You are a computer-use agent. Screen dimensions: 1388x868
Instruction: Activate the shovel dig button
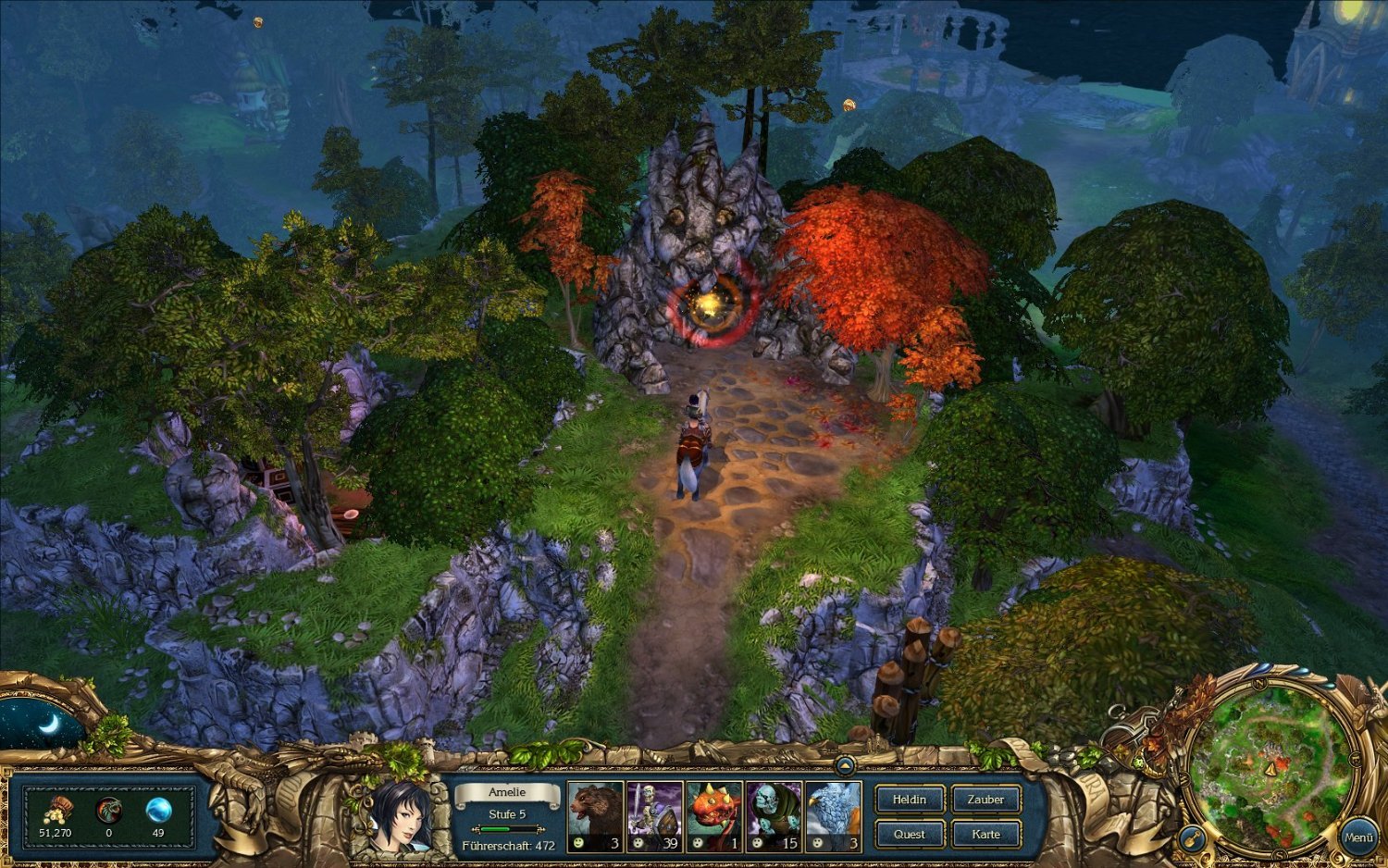pos(1191,839)
